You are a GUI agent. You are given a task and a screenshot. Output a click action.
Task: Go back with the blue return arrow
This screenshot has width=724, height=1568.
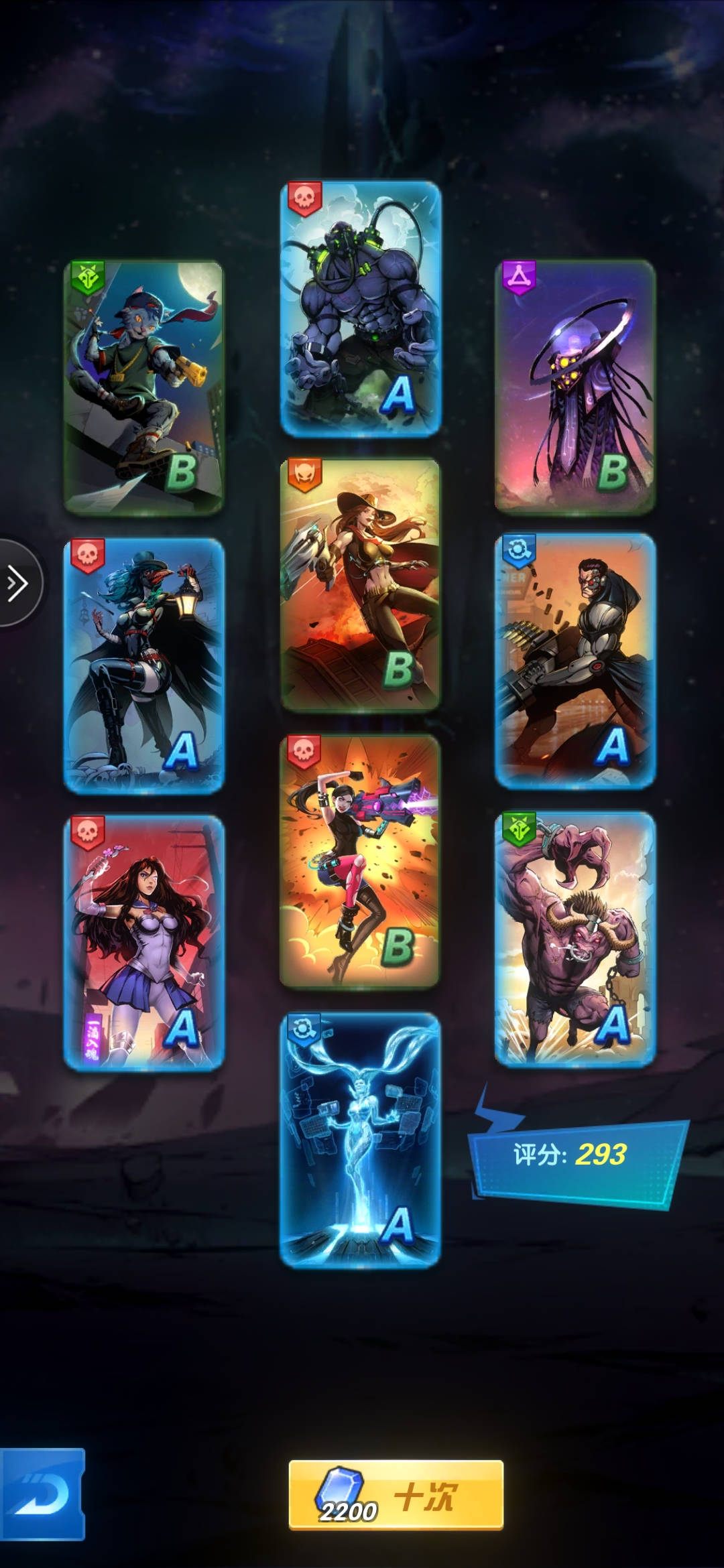[x=42, y=1494]
